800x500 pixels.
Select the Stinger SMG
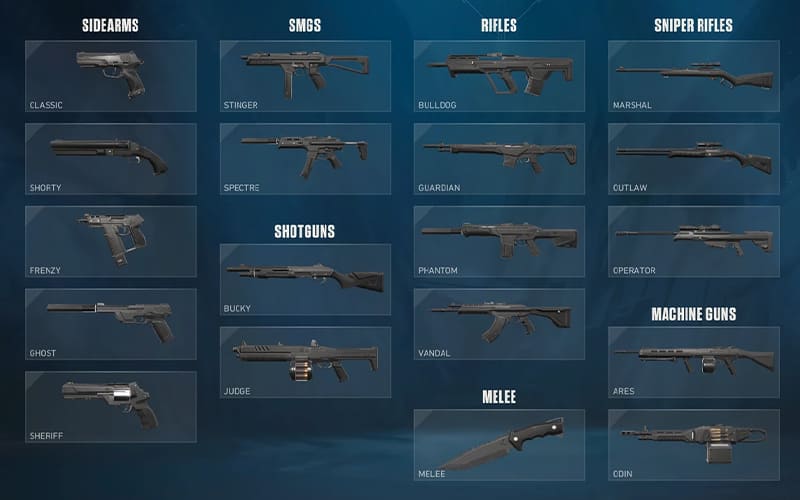click(305, 76)
